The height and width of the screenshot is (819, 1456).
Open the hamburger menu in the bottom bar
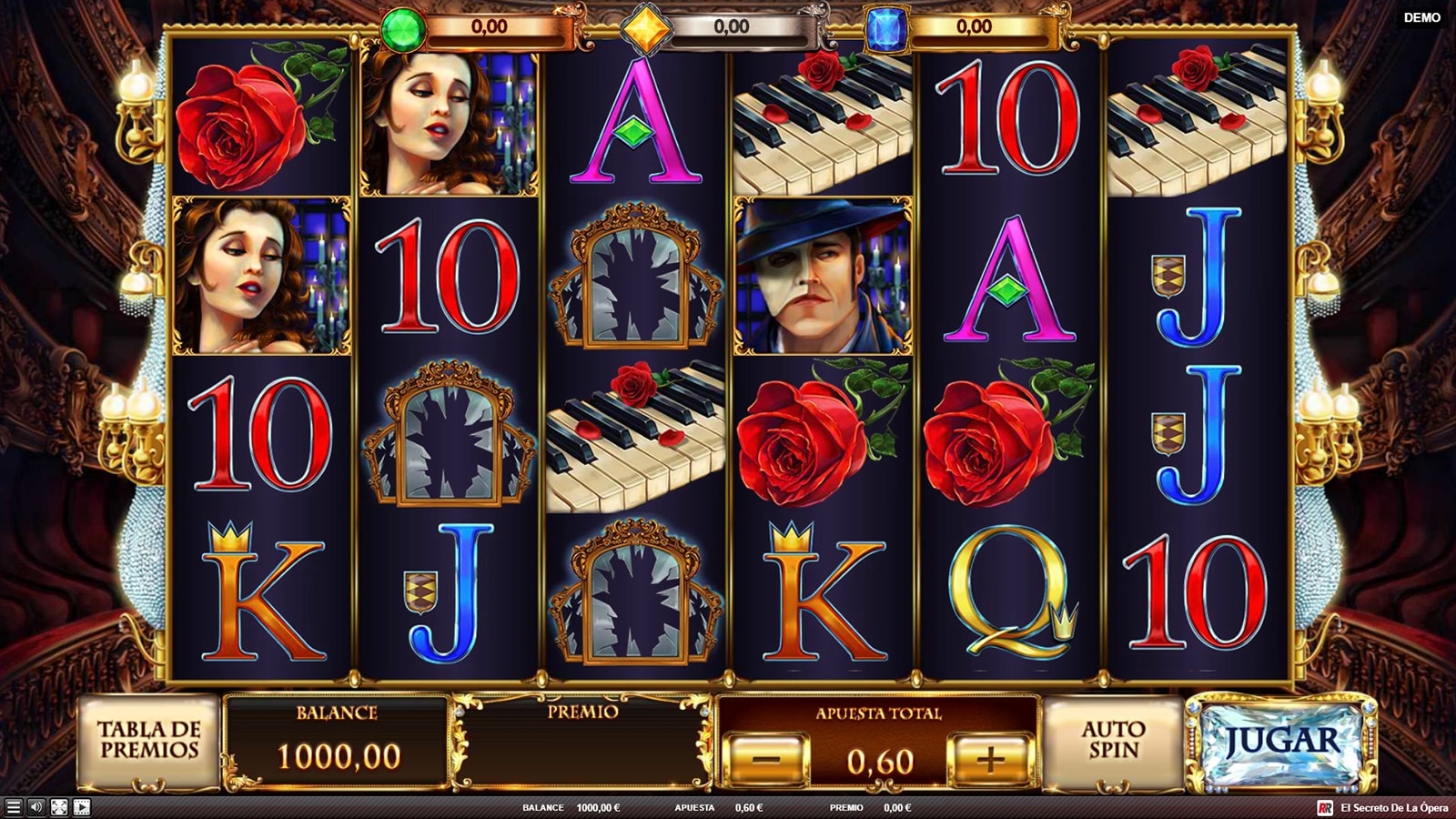pyautogui.click(x=14, y=807)
